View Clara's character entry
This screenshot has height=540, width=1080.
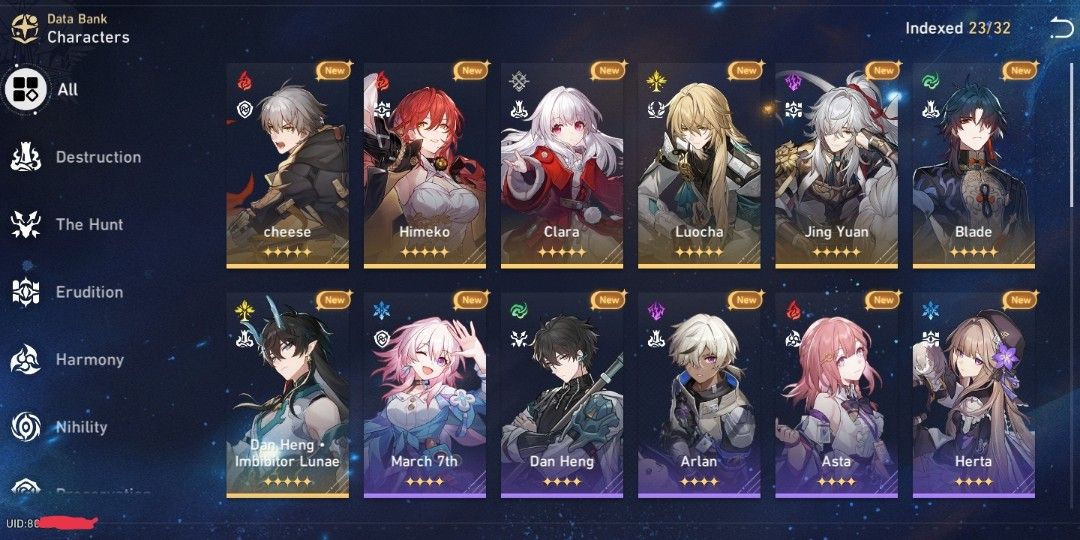pos(561,165)
